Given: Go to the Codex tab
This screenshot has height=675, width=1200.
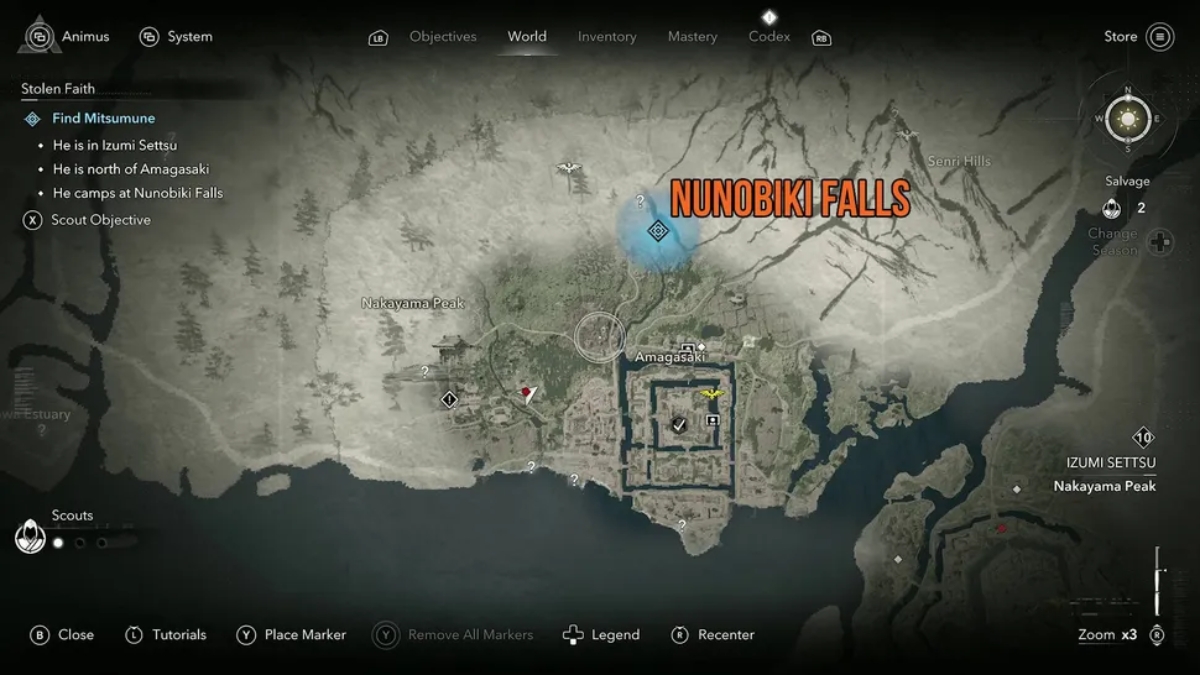Looking at the screenshot, I should tap(769, 37).
